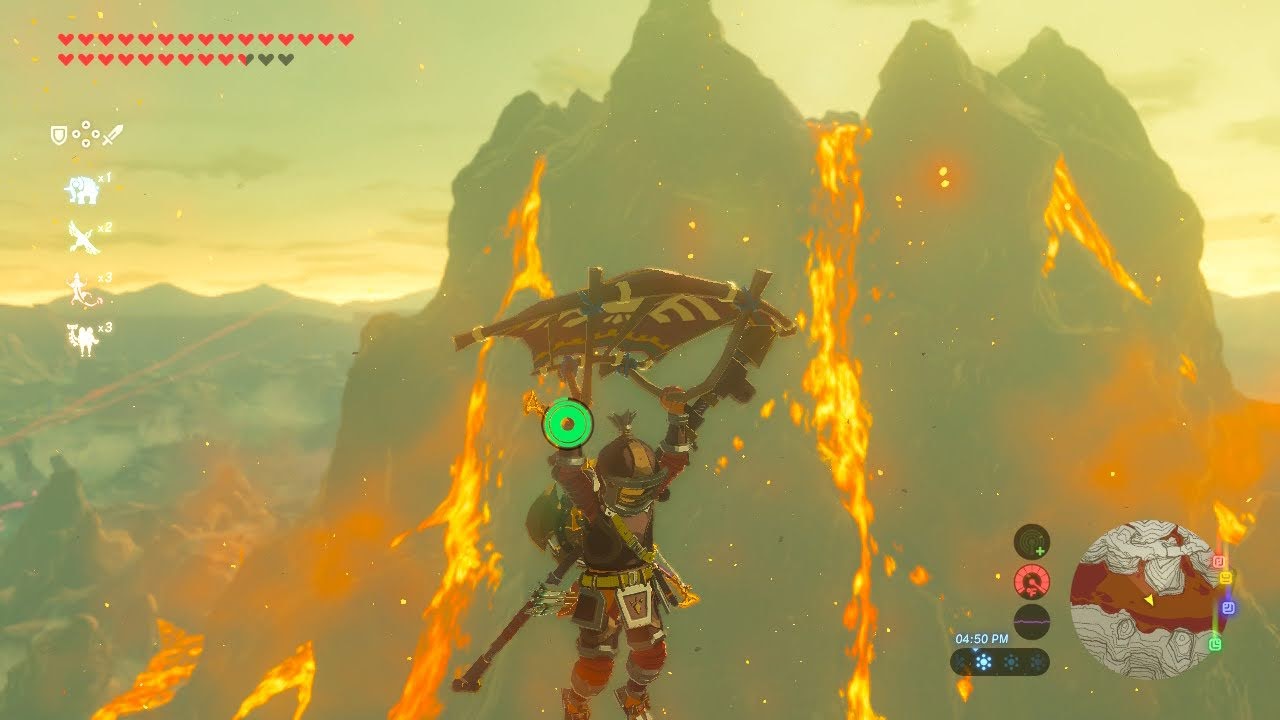Choose the Daruk's Protection lizard icon
The image size is (1280, 720).
(80, 289)
